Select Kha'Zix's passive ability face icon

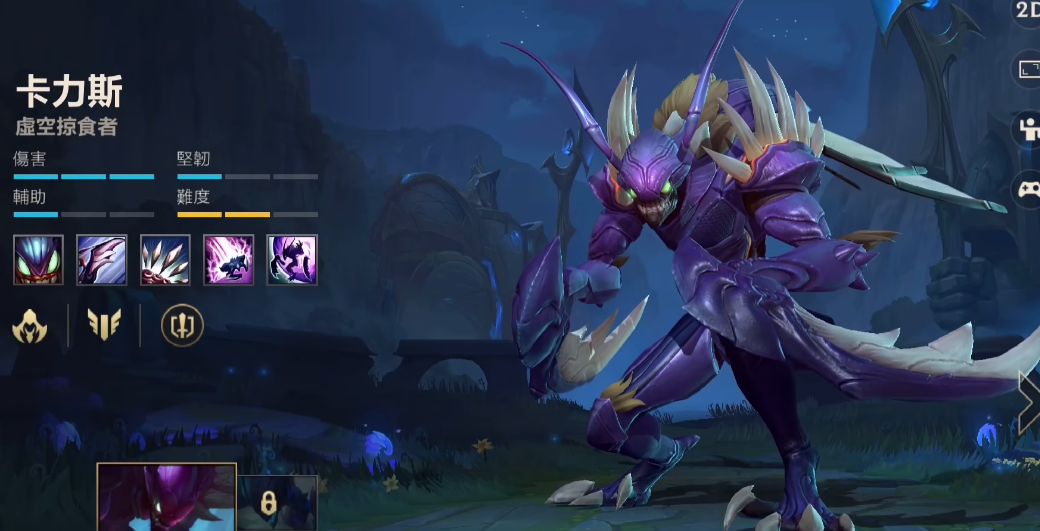39,260
